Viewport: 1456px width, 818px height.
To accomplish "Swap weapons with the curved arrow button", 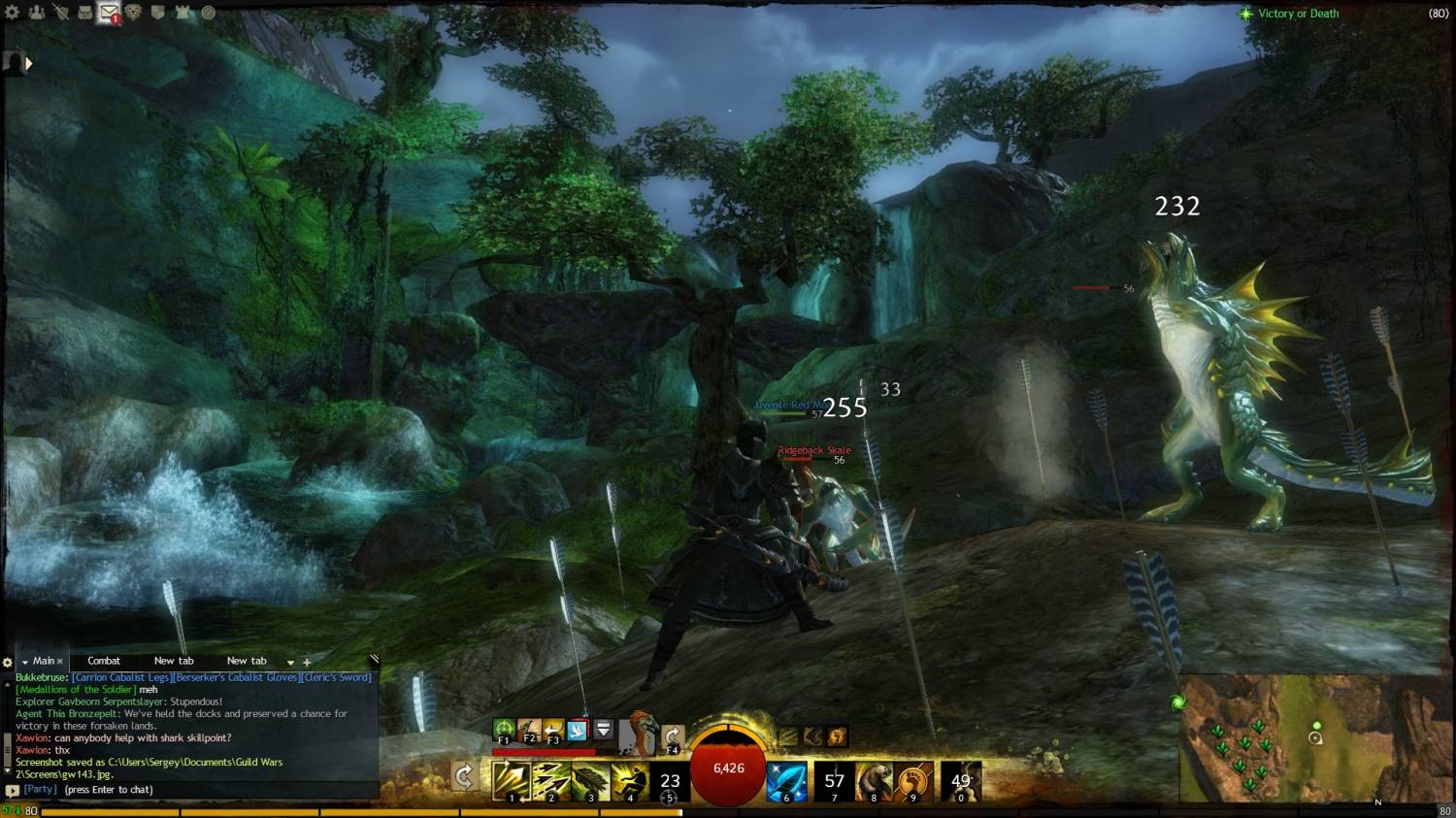I will click(464, 776).
